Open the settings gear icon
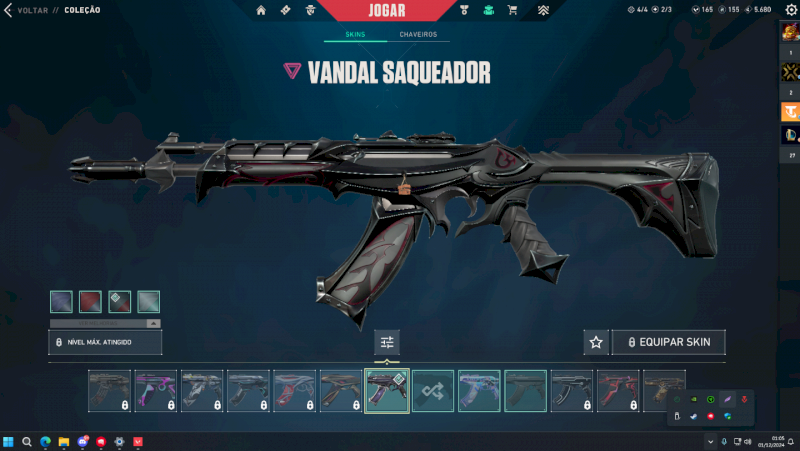The image size is (800, 451). click(x=790, y=10)
